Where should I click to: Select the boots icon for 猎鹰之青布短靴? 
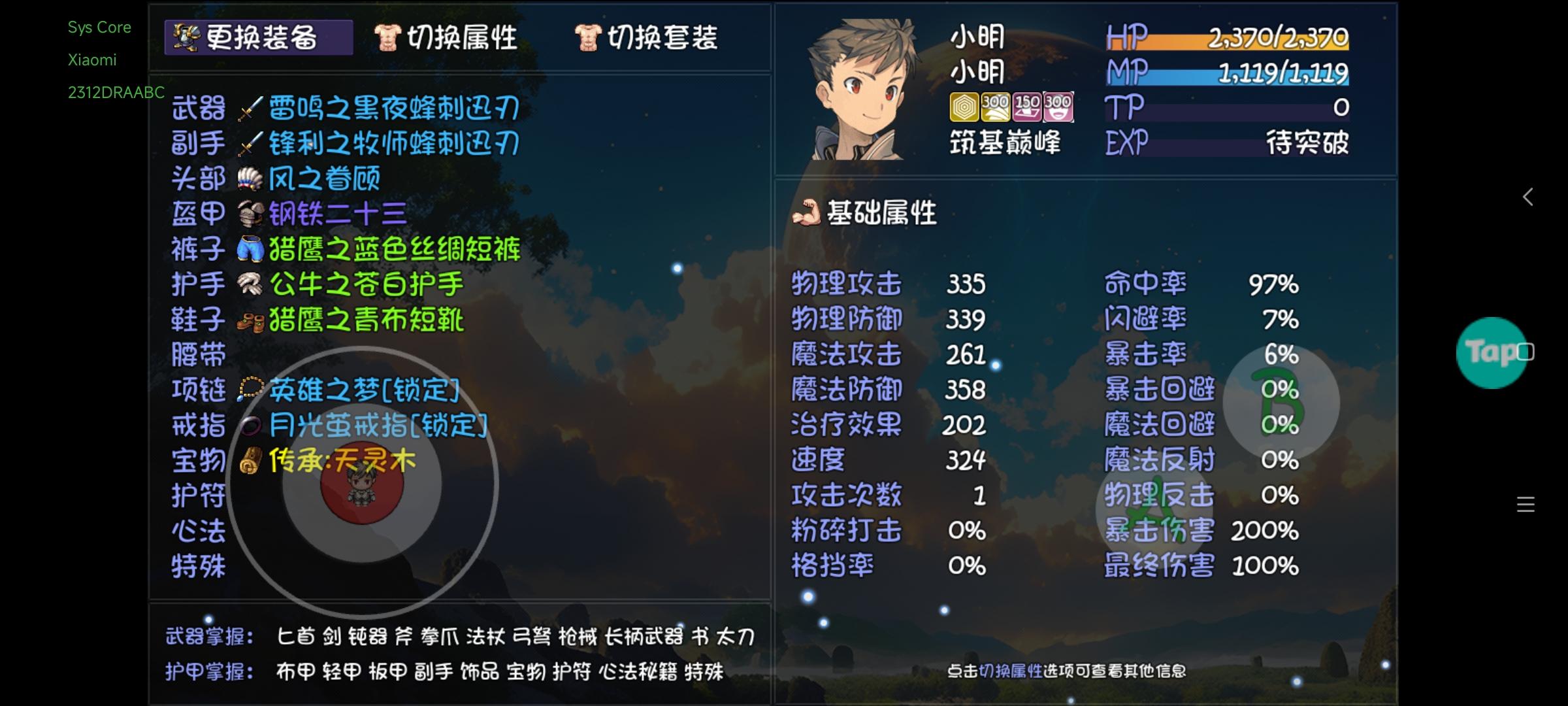click(250, 320)
